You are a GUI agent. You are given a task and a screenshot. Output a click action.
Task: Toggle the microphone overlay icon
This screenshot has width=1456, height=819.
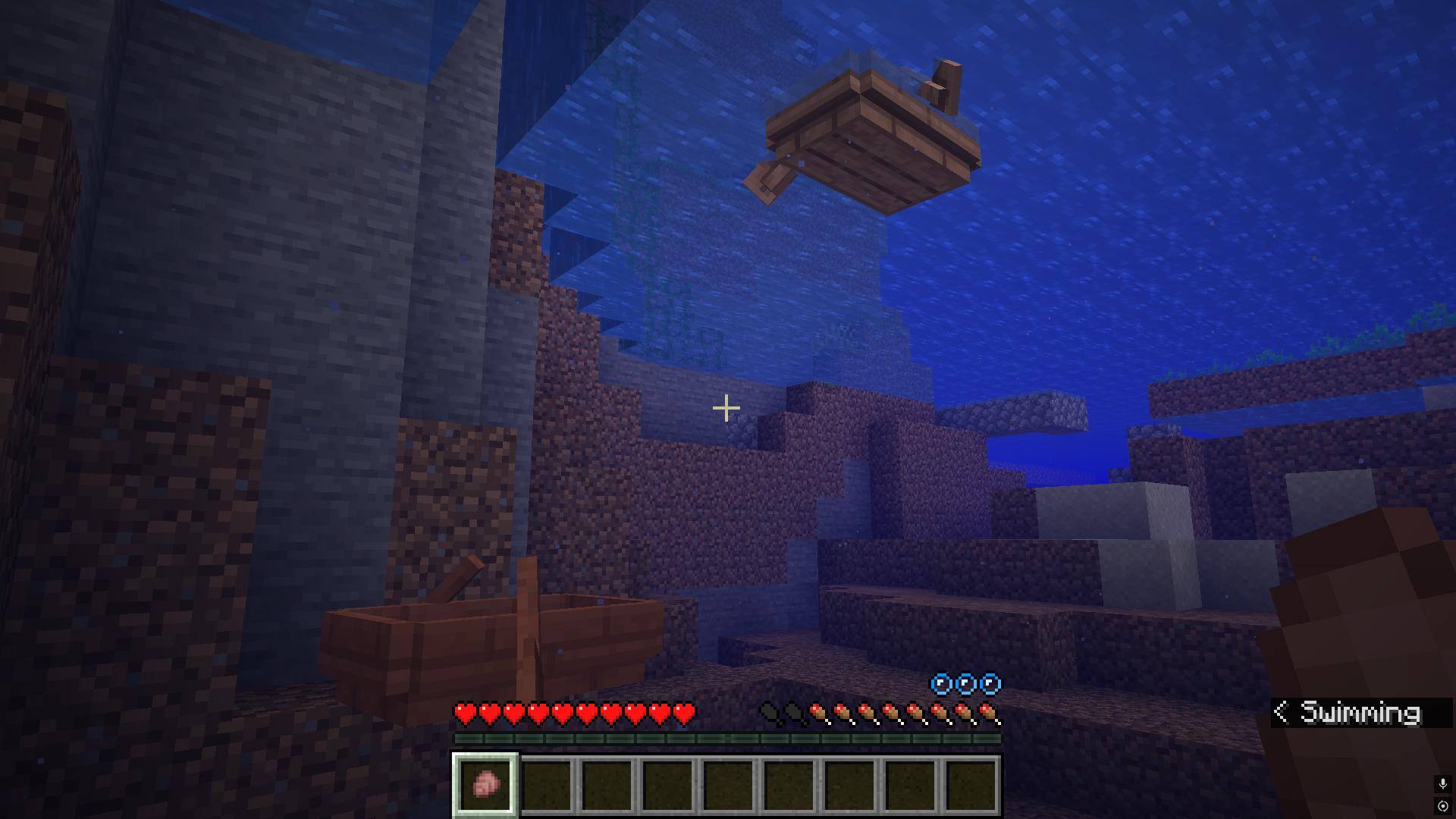click(1442, 783)
